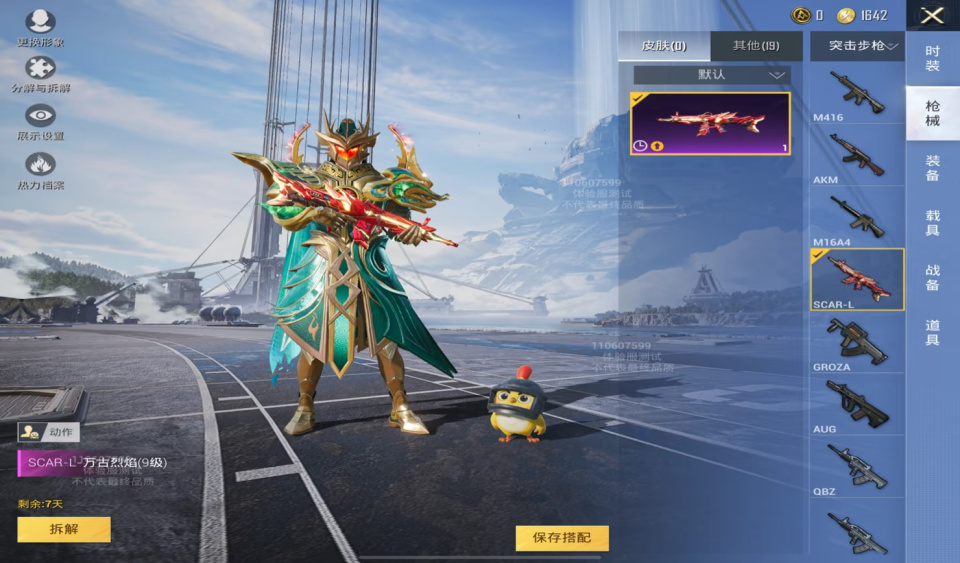The image size is (960, 563).
Task: Open the 道具 items category
Action: [932, 332]
